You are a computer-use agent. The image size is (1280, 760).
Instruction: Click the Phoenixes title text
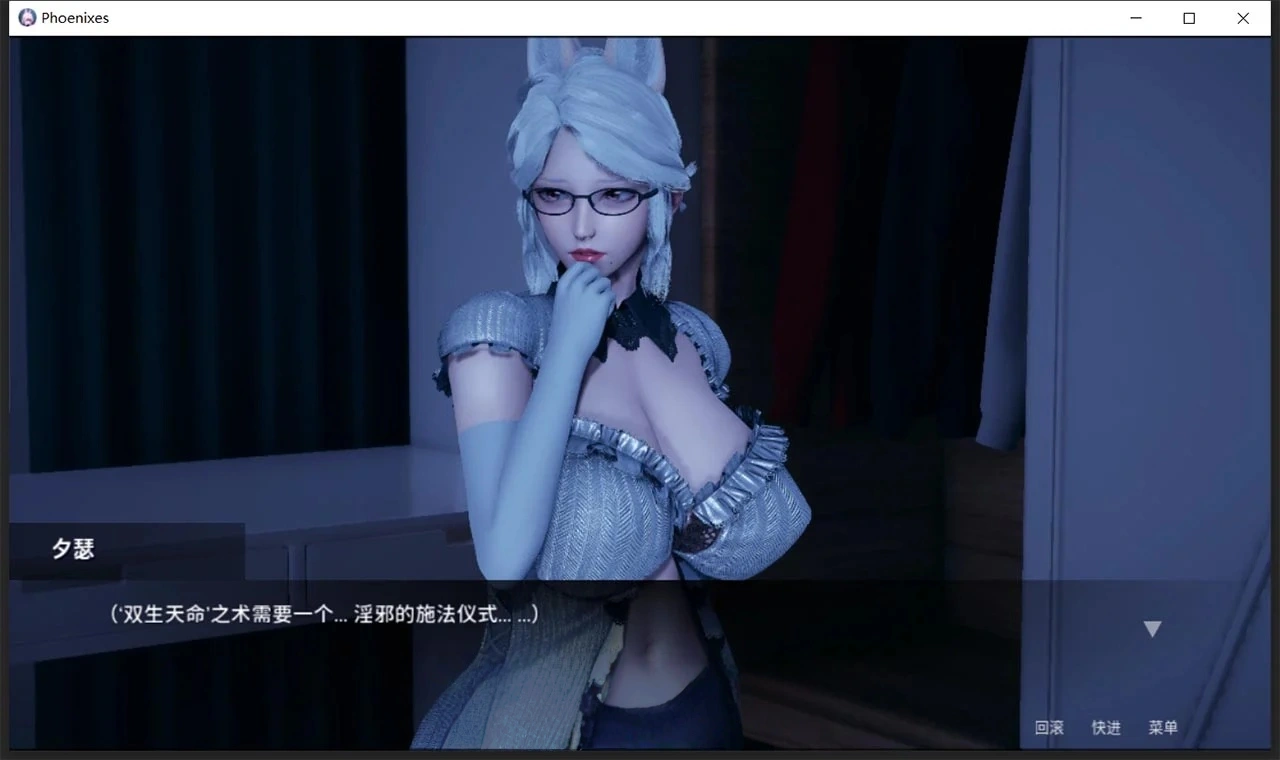(74, 17)
